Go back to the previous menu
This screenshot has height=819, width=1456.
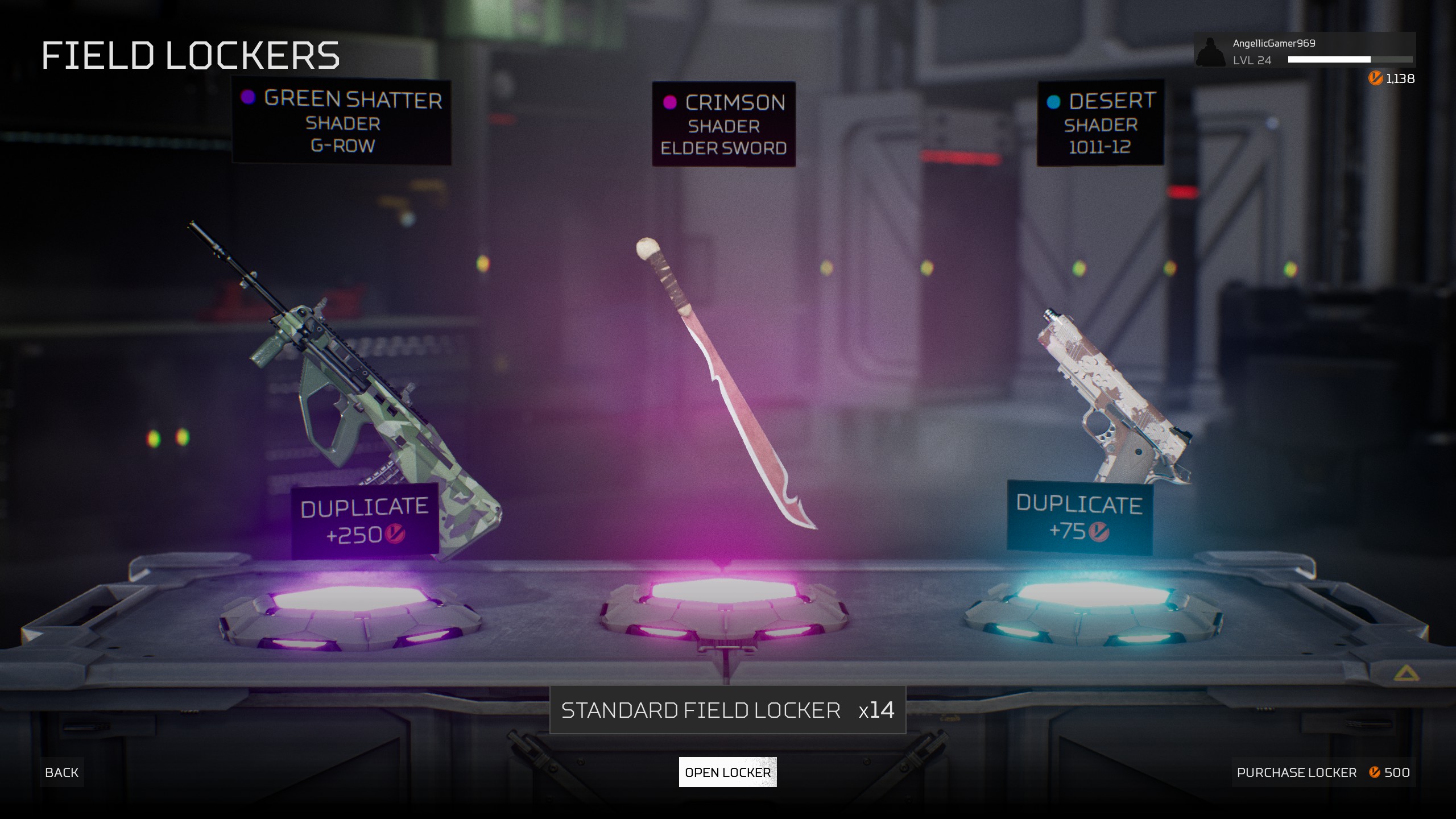[x=62, y=772]
